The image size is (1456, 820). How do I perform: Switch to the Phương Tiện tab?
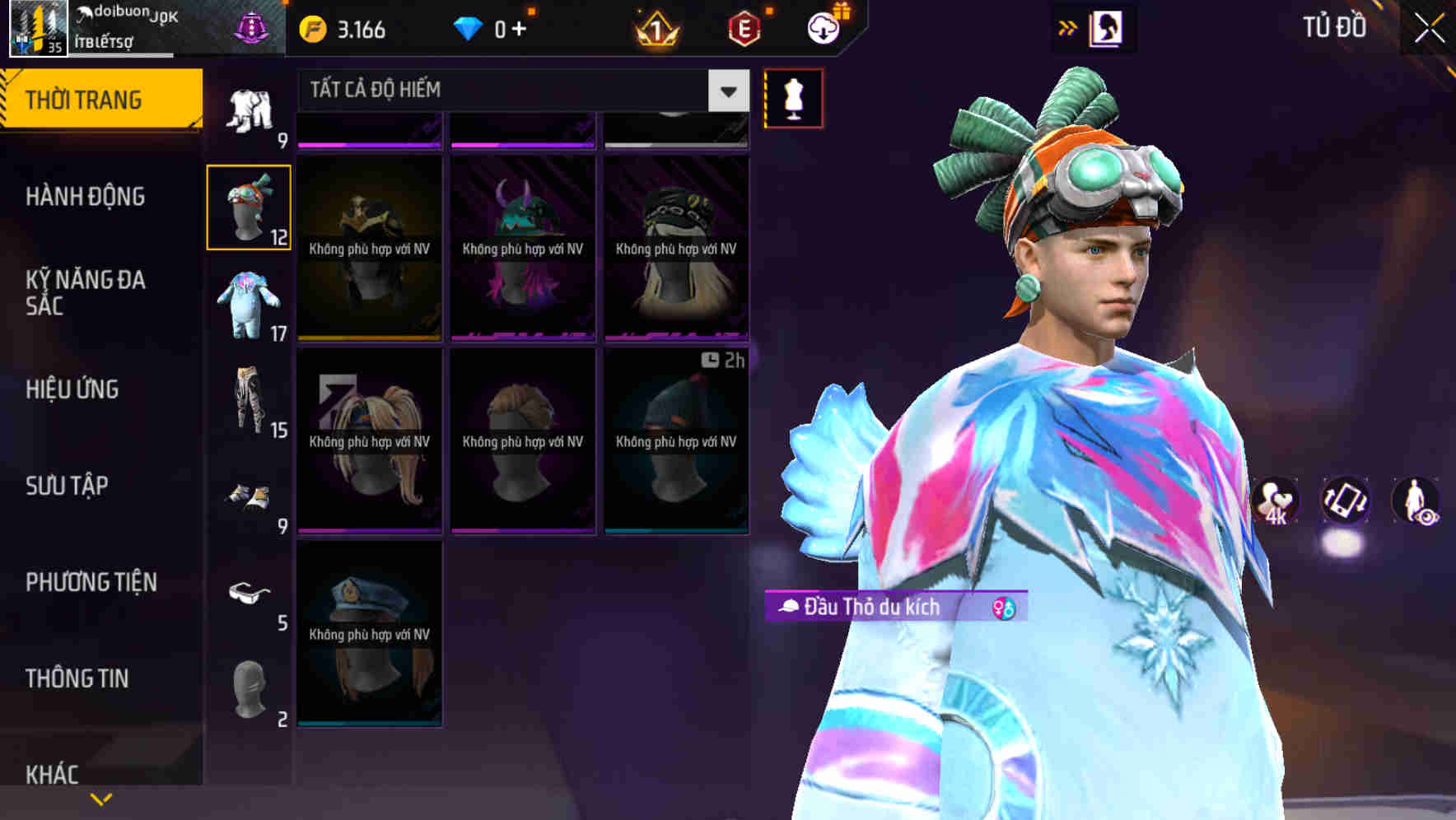tap(91, 582)
